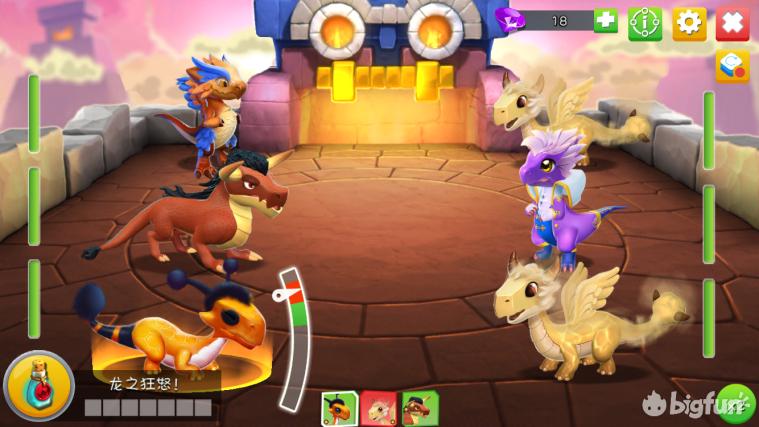Close the battle with the red X
This screenshot has width=759, height=427.
point(732,22)
